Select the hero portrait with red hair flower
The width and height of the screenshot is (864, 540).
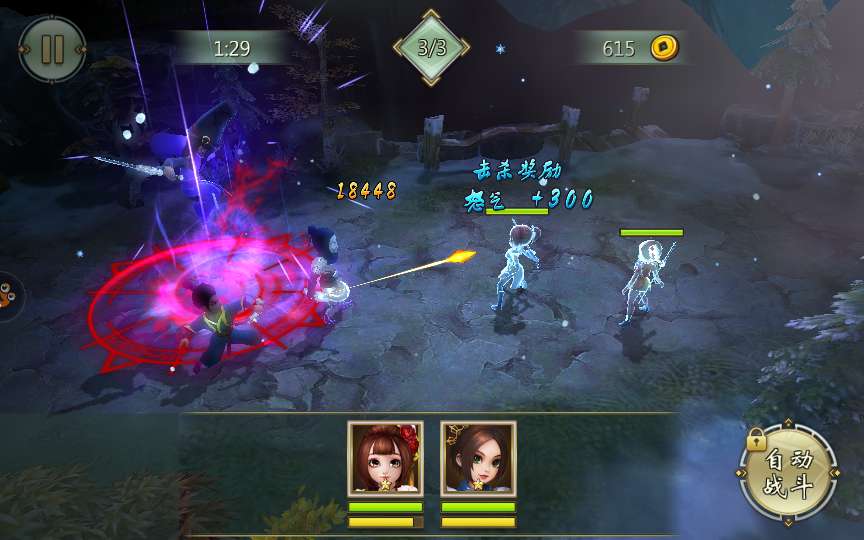pyautogui.click(x=385, y=458)
